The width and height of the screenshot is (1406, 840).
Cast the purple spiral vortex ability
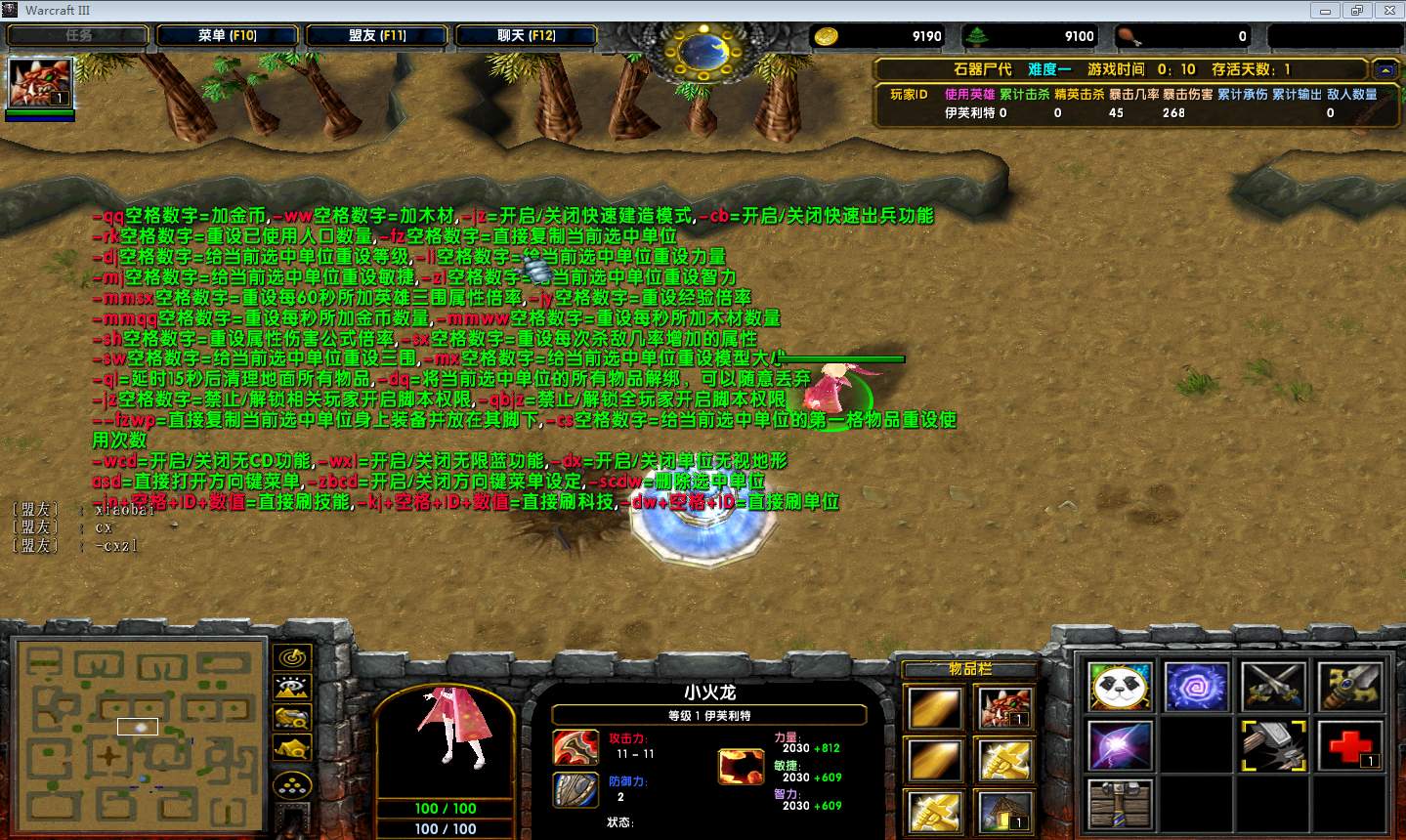coord(1196,686)
